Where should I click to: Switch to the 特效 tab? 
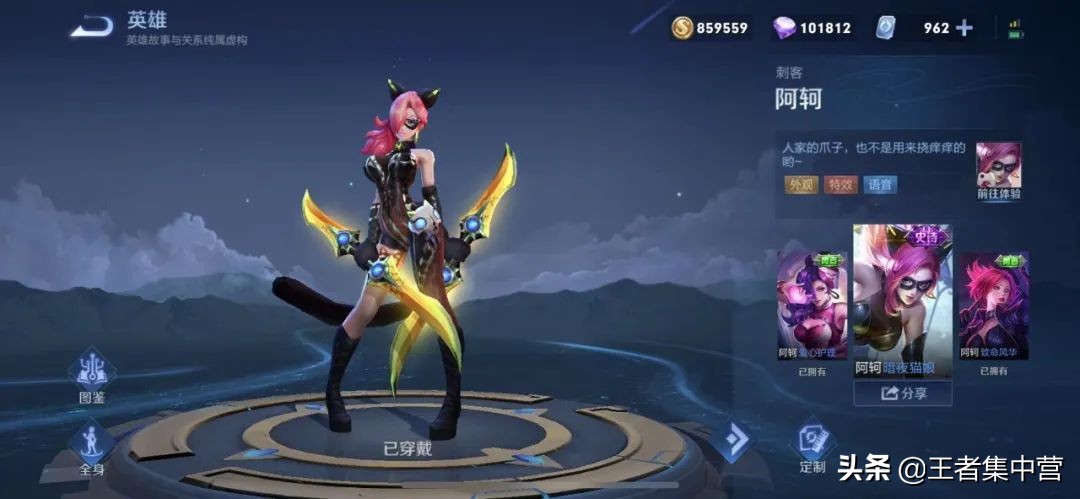coord(841,184)
